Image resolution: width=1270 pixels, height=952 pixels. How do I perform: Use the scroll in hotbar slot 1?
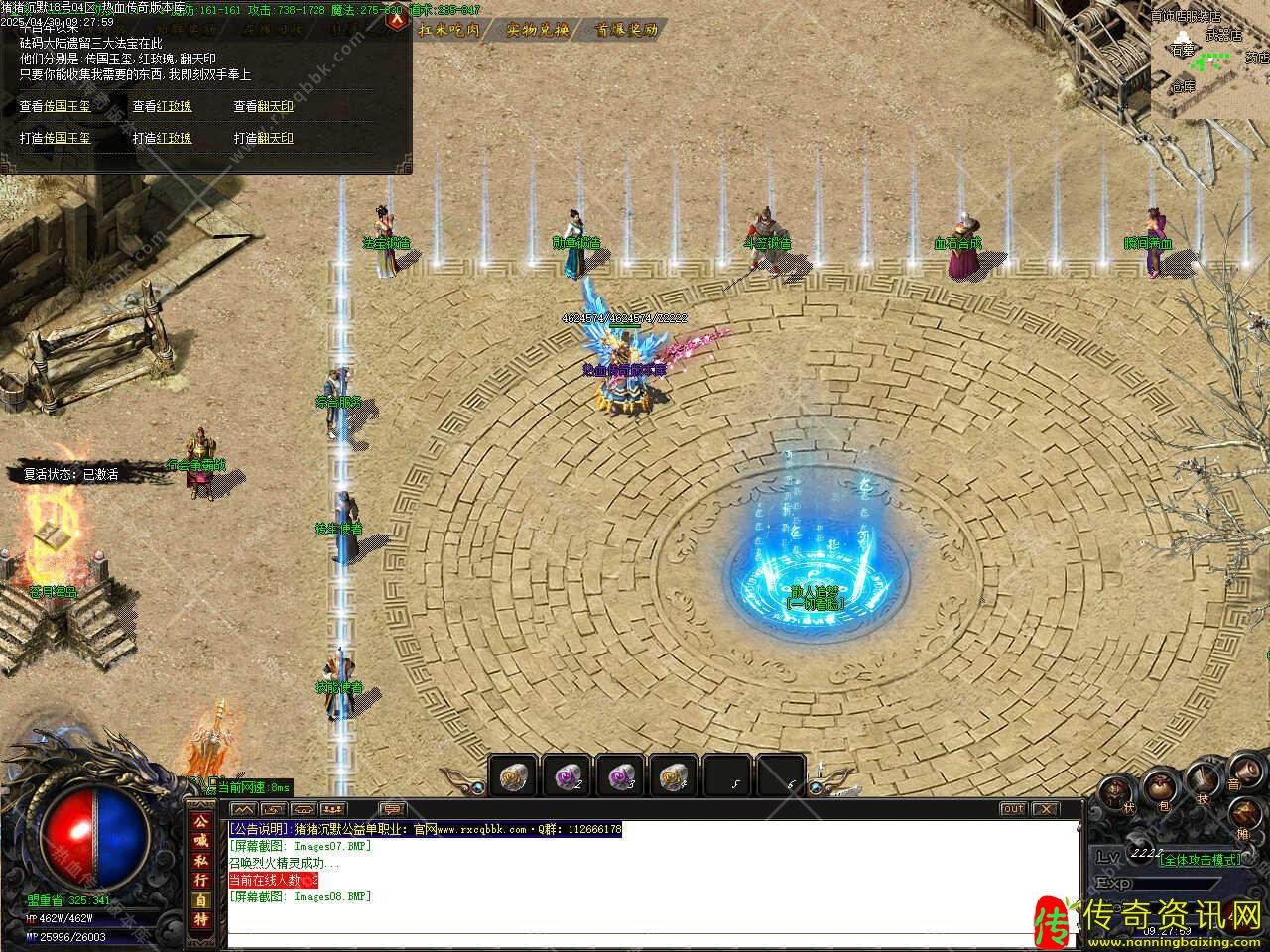(x=513, y=775)
